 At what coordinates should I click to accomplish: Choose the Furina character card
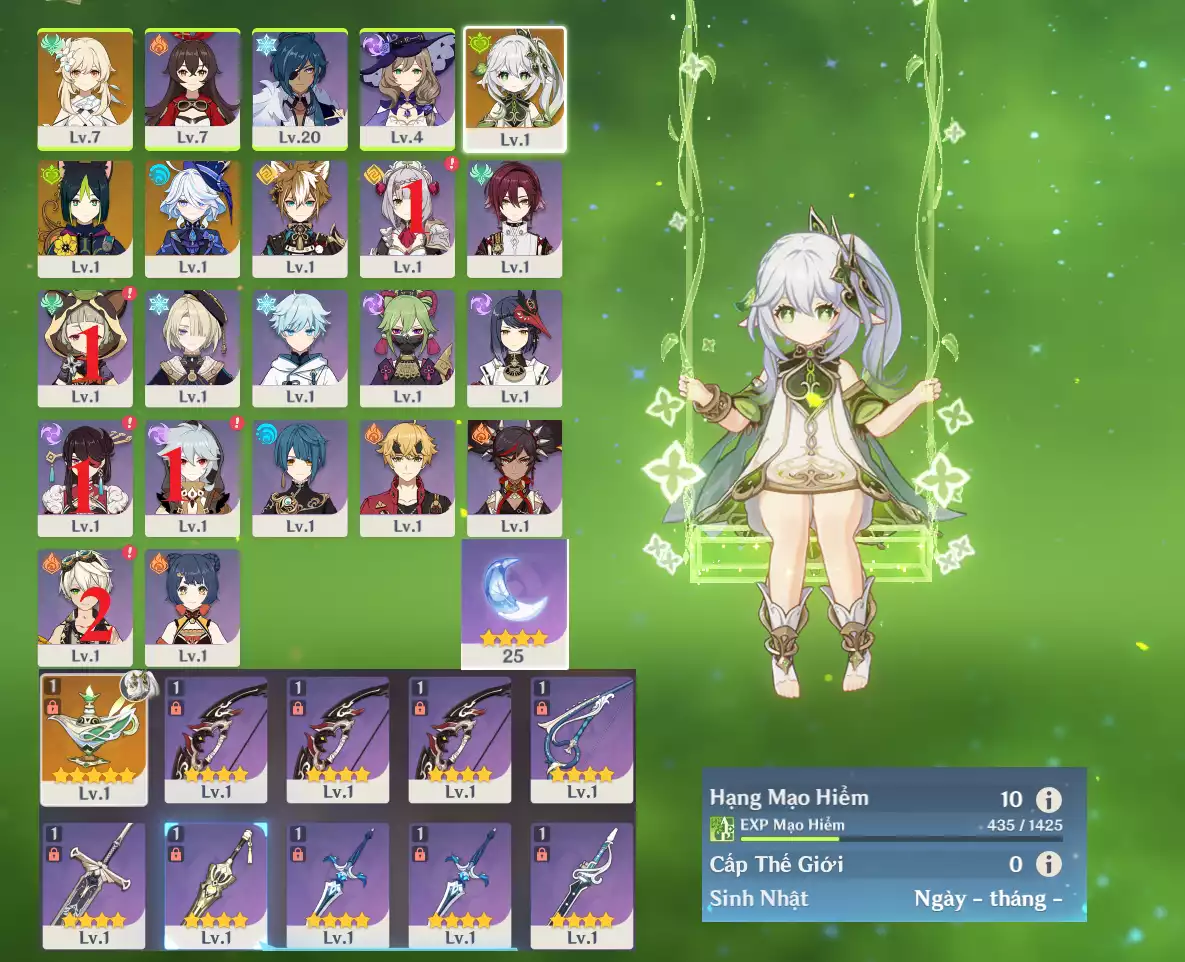pyautogui.click(x=192, y=218)
